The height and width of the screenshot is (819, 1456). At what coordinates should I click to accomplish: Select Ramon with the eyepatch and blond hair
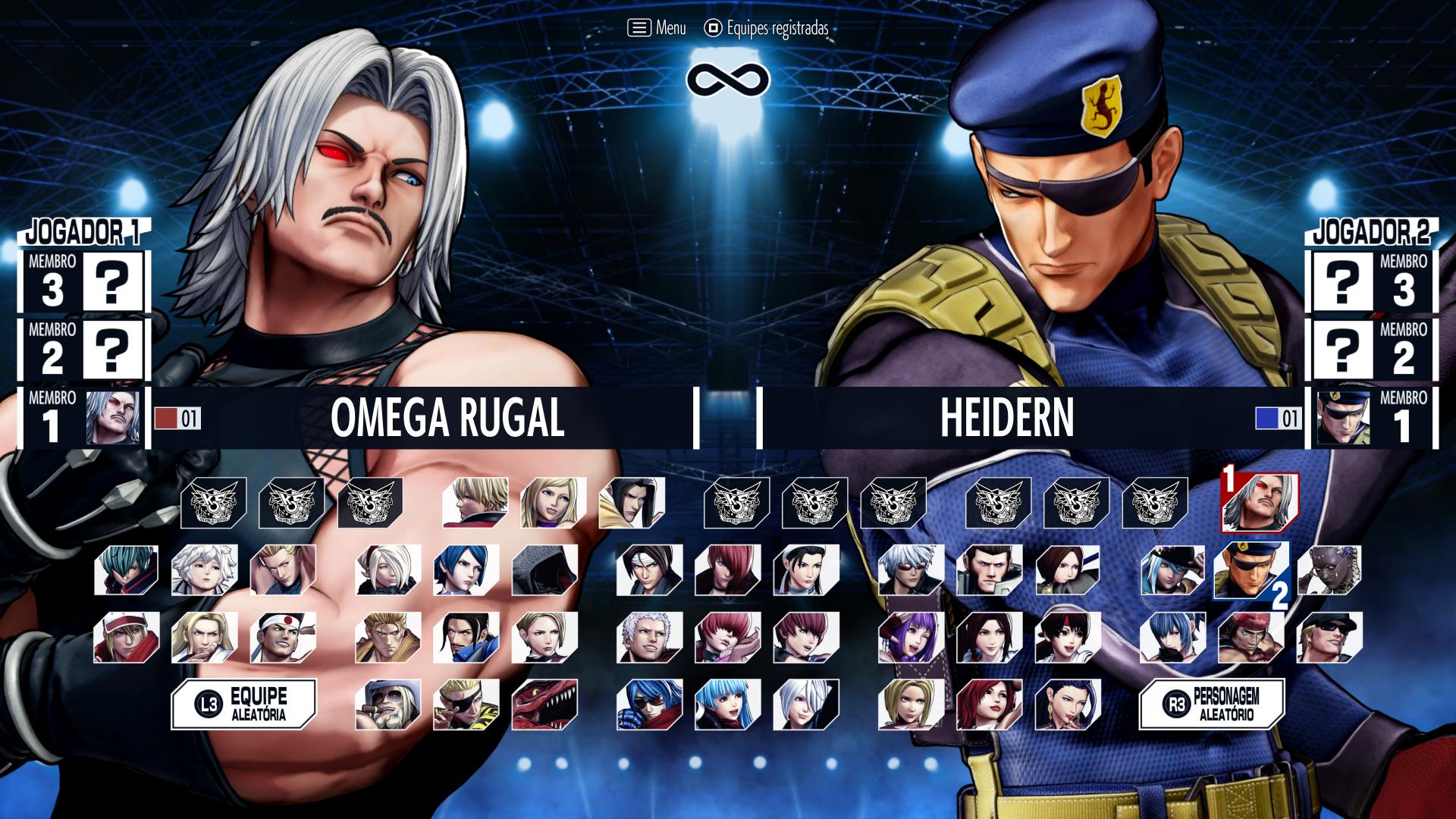[x=466, y=704]
